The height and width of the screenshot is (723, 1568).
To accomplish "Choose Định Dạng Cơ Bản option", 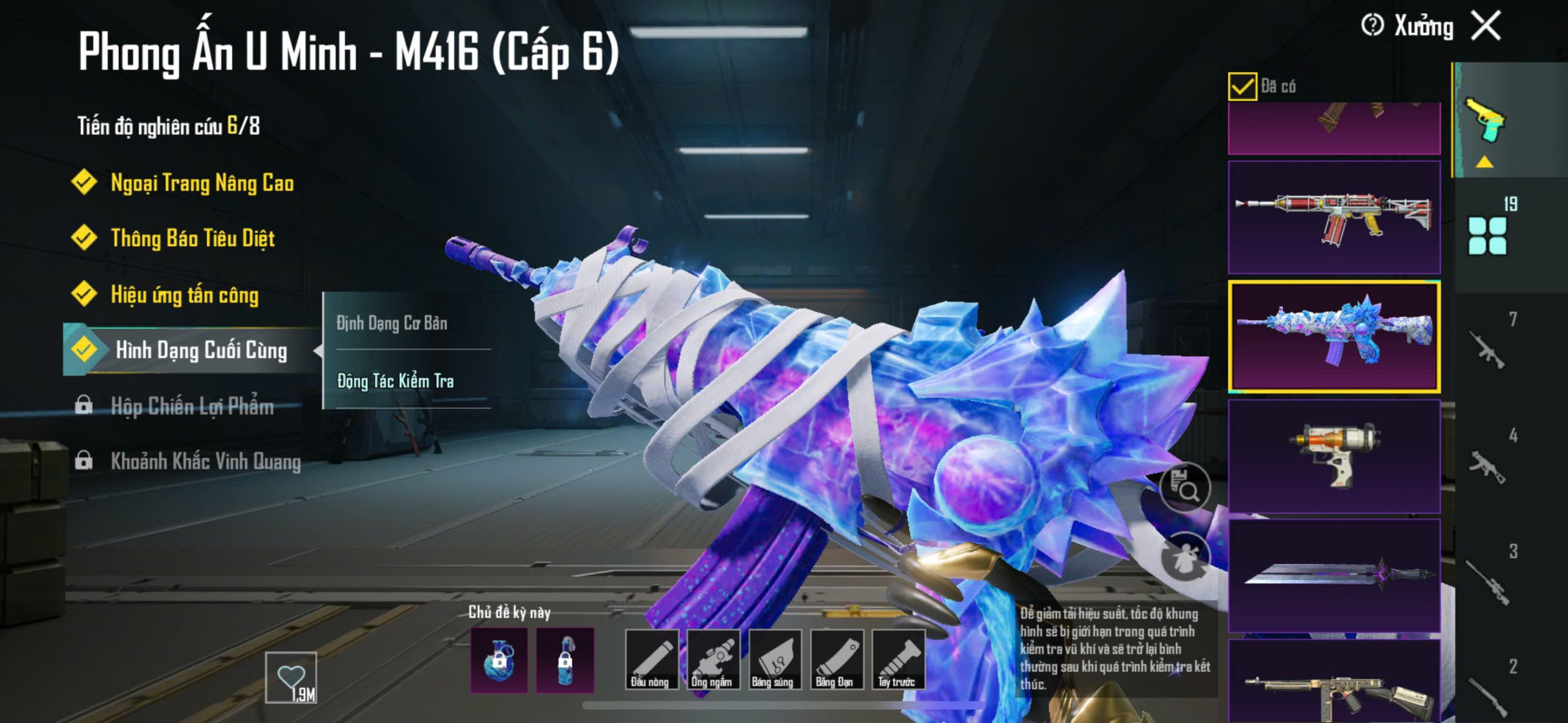I will [x=392, y=323].
